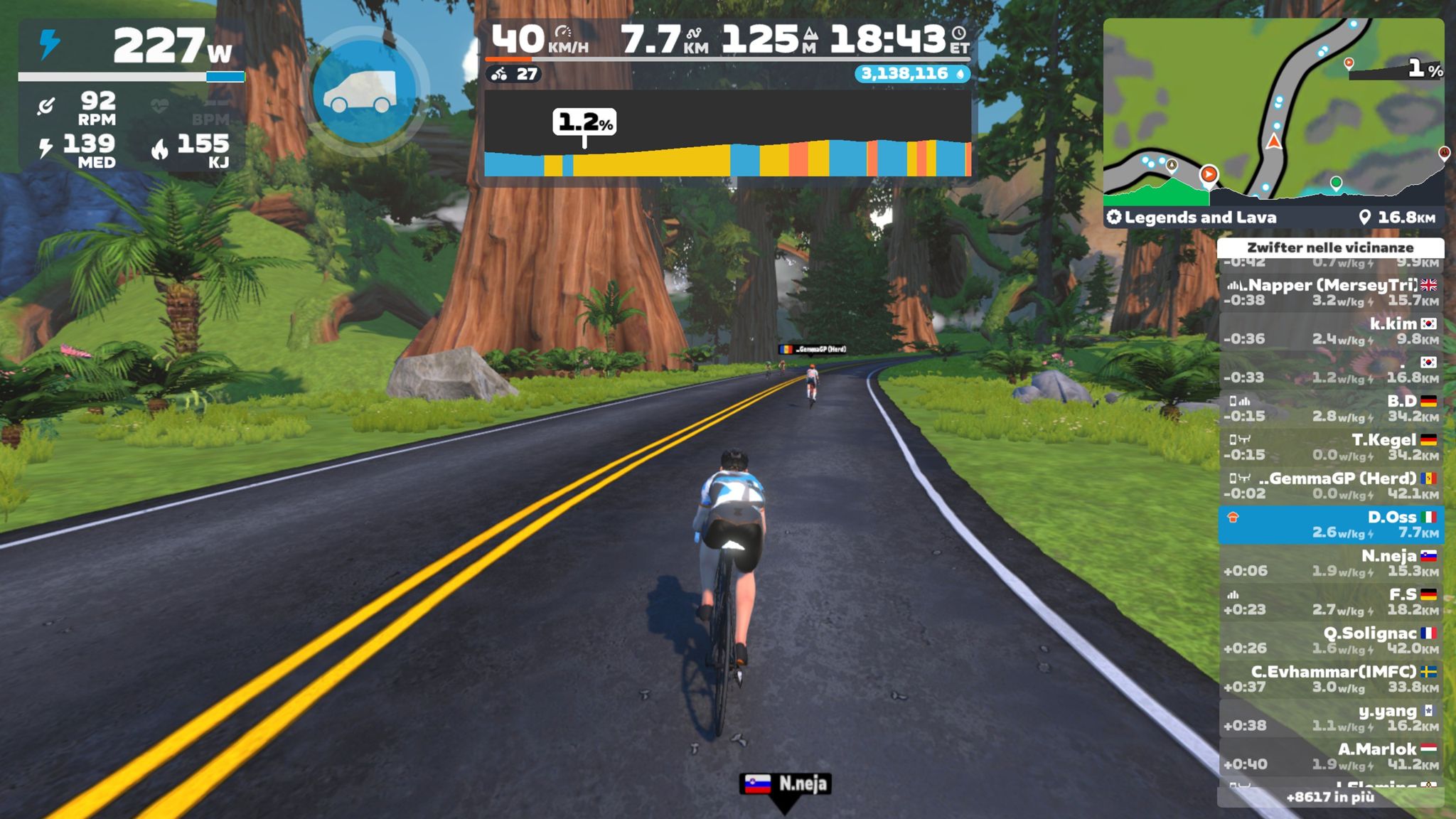Pick C.Evhammar(IMFC) from nearby Zwifters

click(x=1330, y=679)
